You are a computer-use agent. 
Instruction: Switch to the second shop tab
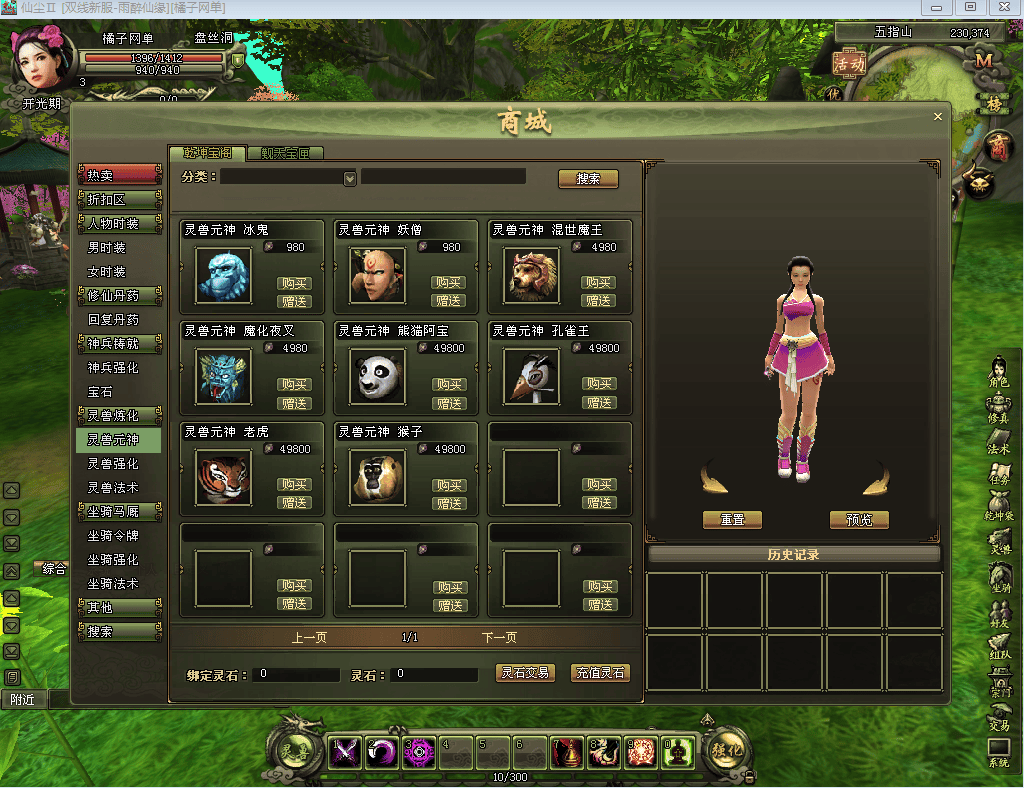[286, 153]
